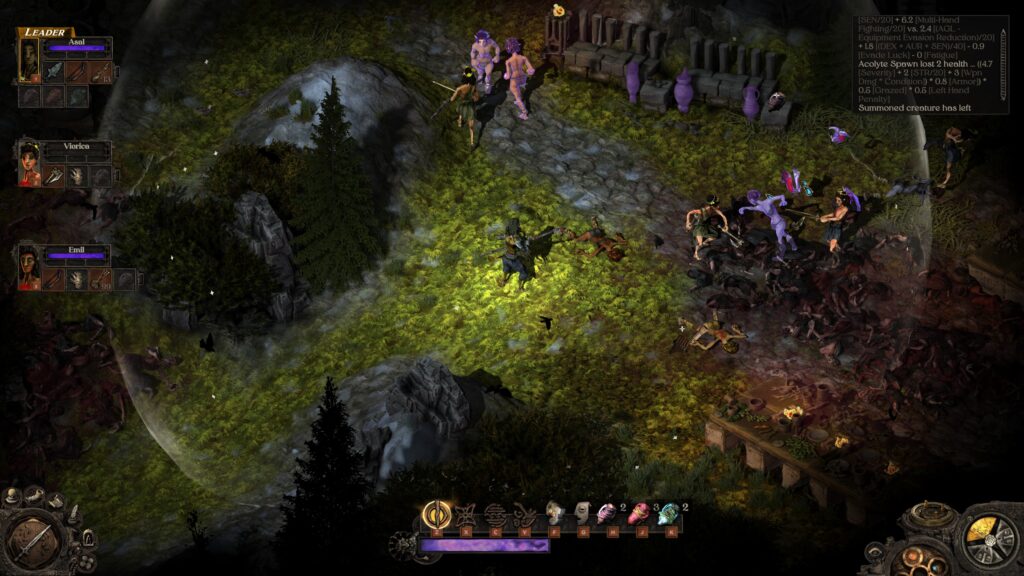This screenshot has width=1024, height=576.
Task: Use the pink striped potion jar
Action: [607, 515]
